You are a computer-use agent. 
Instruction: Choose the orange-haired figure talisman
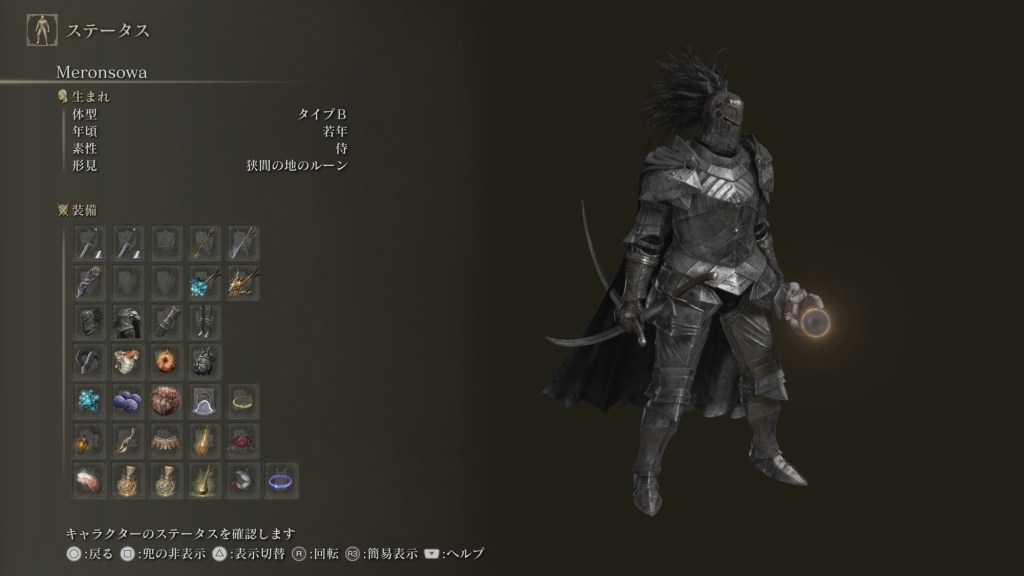(x=128, y=360)
